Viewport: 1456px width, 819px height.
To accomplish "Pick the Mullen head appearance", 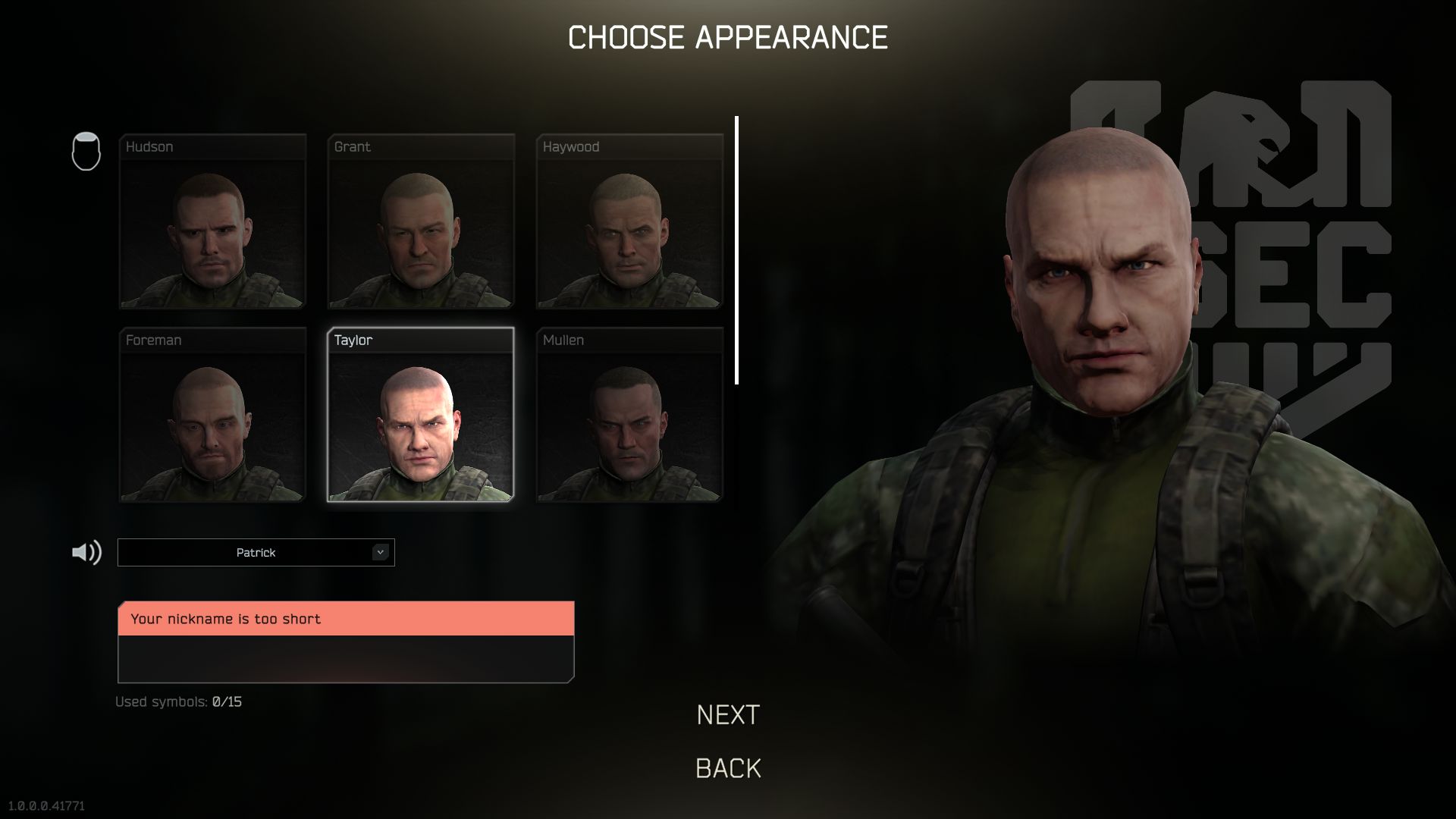I will 629,415.
